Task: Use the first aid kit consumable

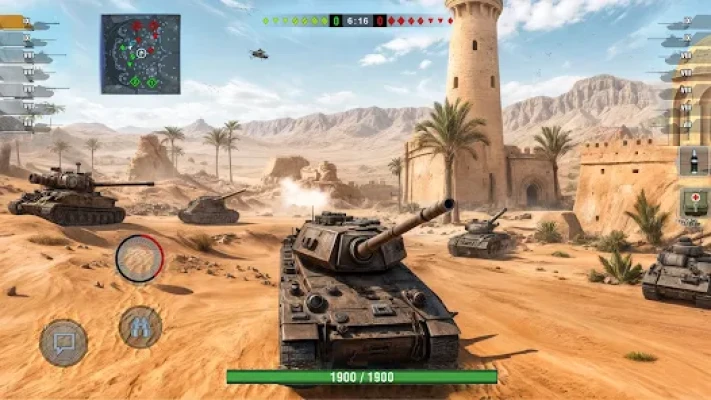Action: point(694,202)
